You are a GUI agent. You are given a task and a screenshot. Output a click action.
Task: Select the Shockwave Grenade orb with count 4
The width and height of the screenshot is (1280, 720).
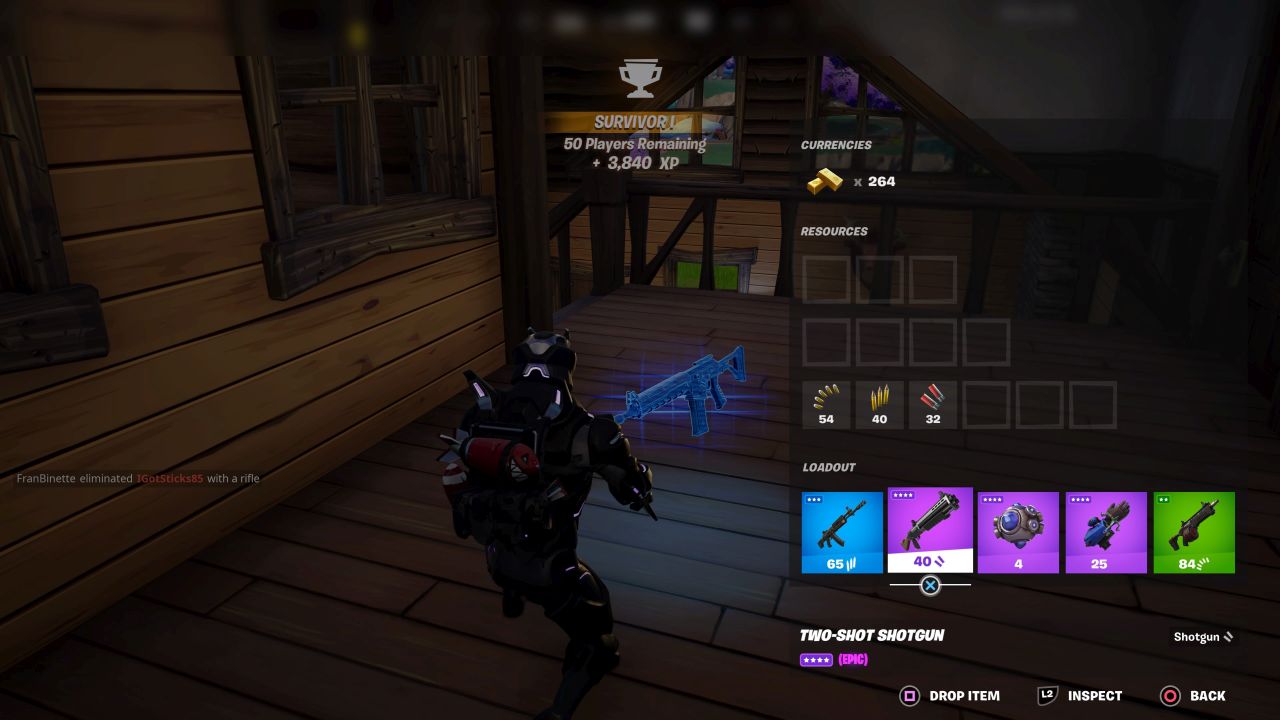pos(1018,532)
